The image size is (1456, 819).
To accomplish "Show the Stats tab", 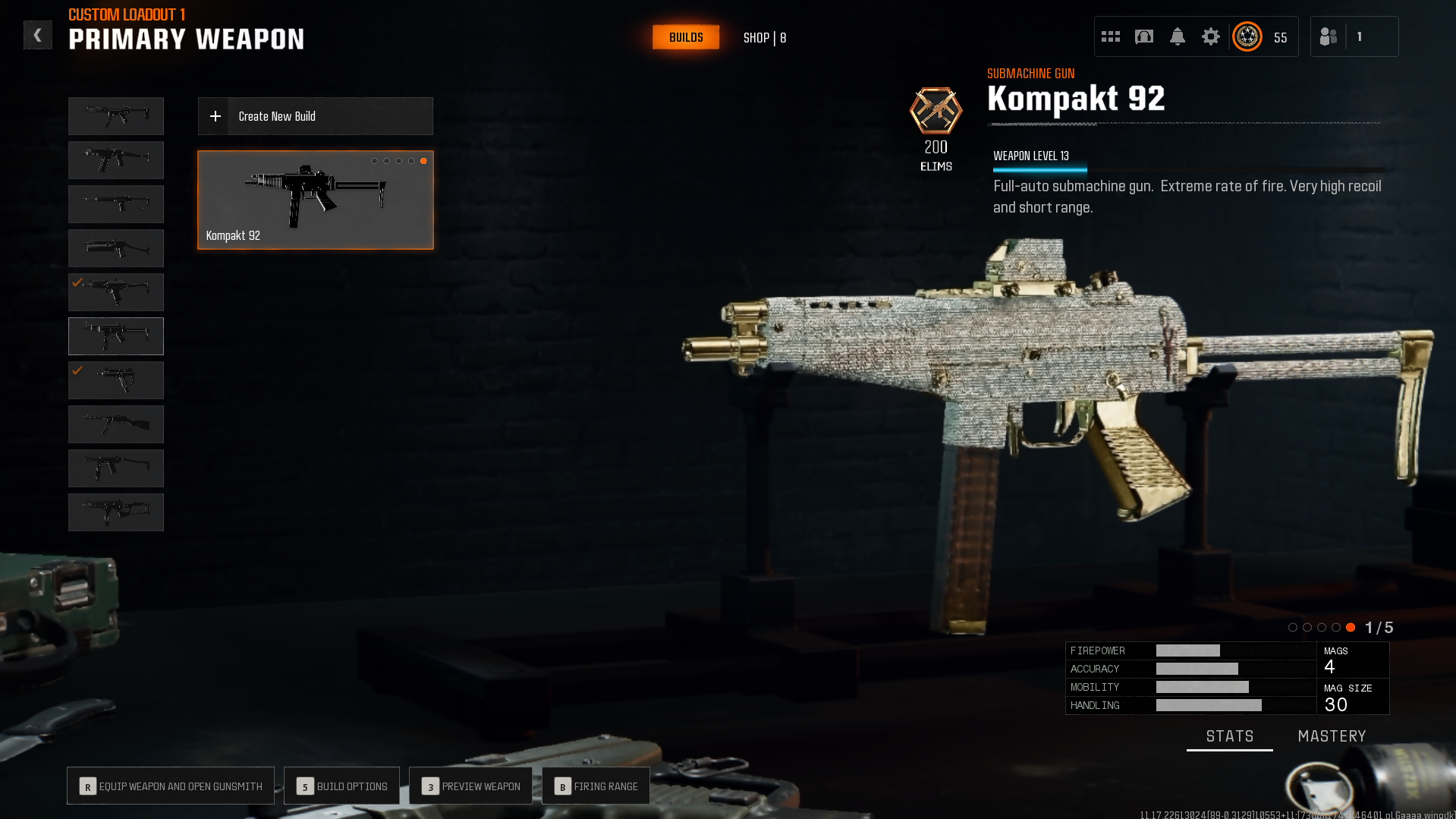I will coord(1229,736).
